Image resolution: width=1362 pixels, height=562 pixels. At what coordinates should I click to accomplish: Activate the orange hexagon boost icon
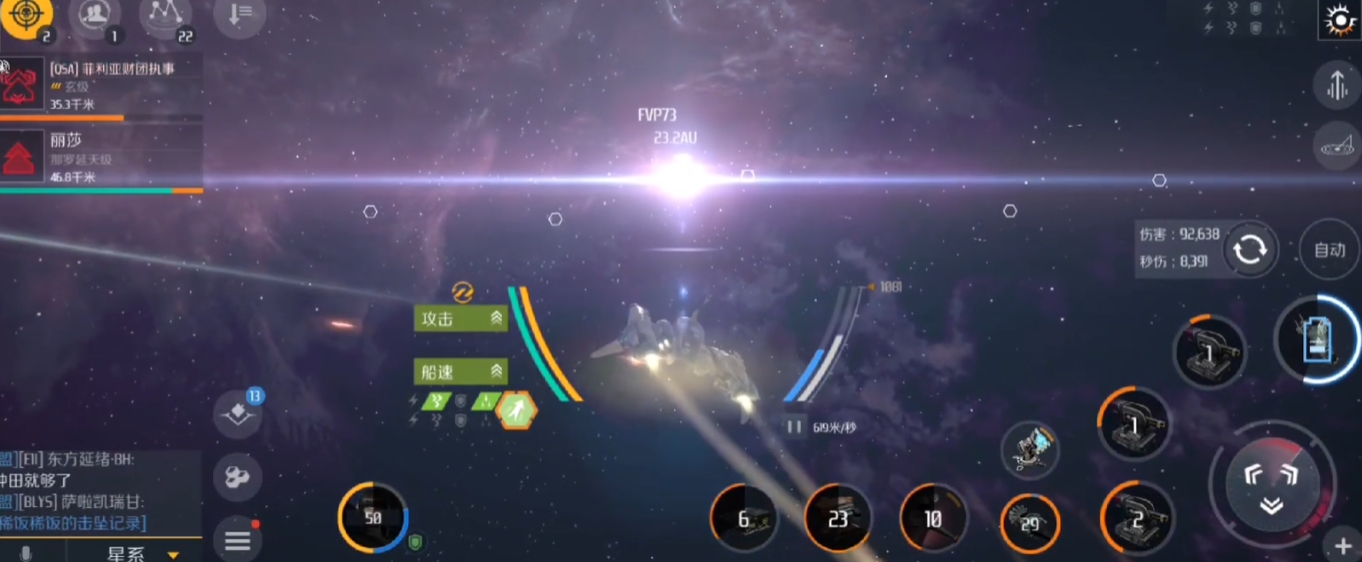point(517,410)
